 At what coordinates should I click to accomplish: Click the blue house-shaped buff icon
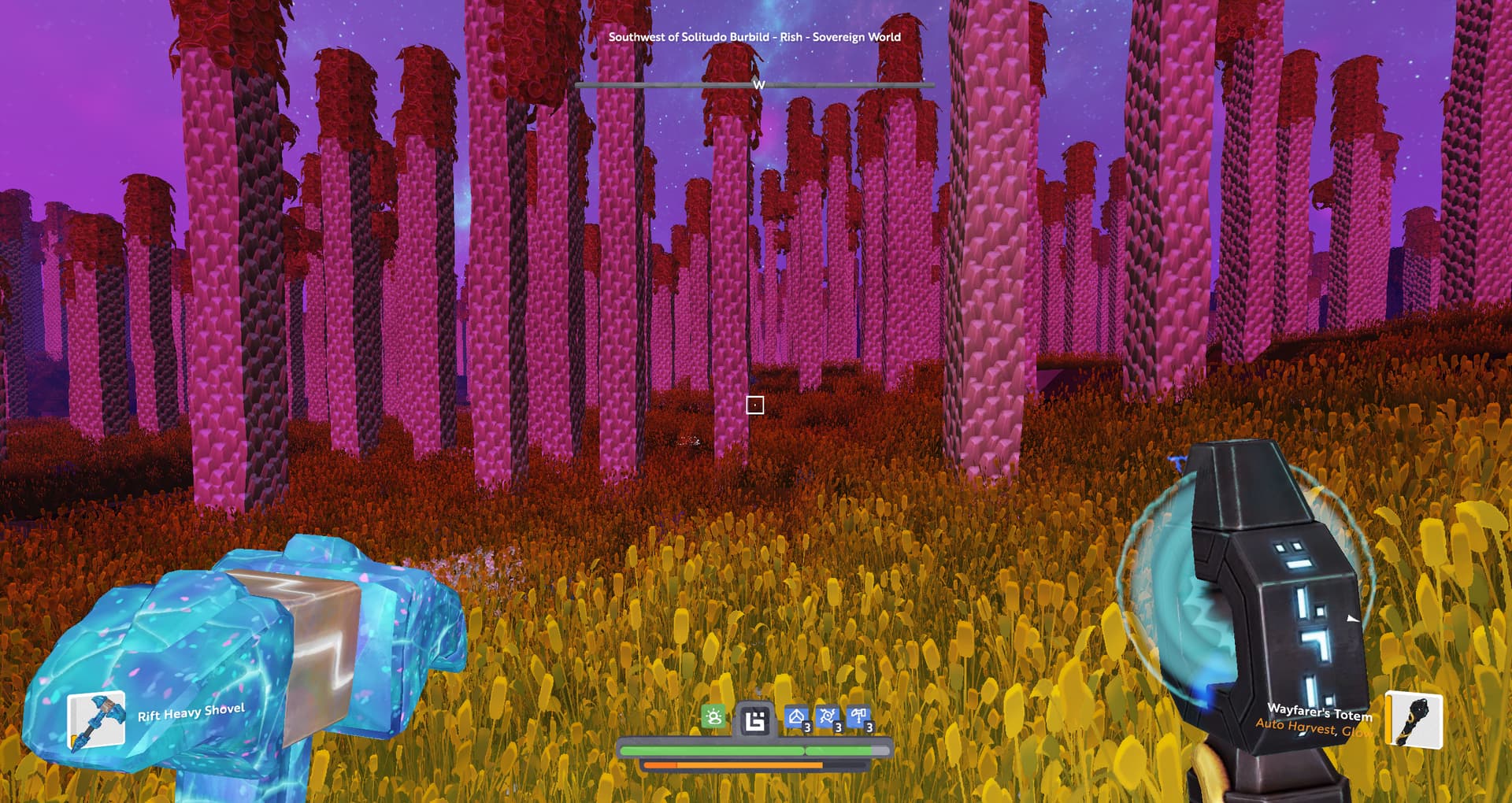(797, 718)
